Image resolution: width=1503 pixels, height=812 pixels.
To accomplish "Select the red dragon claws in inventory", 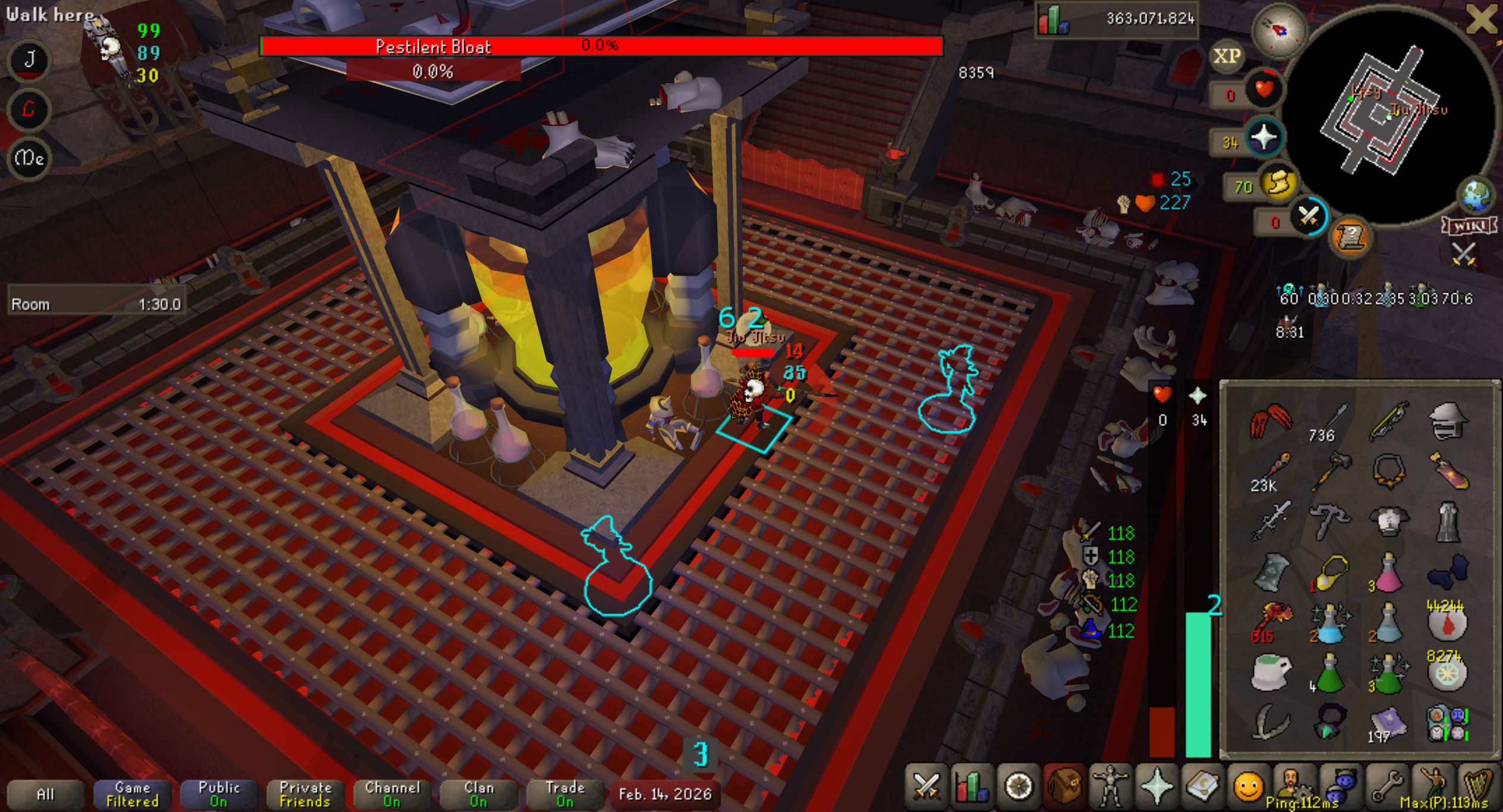I will 1271,421.
